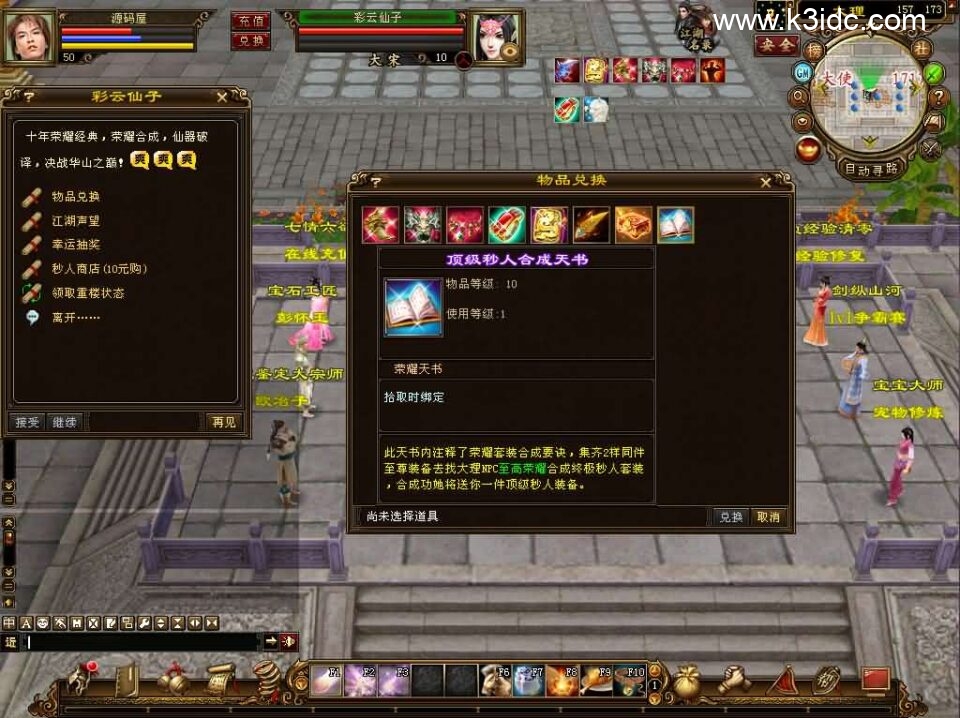
Task: Choose the 离开 leave option
Action: 68,317
